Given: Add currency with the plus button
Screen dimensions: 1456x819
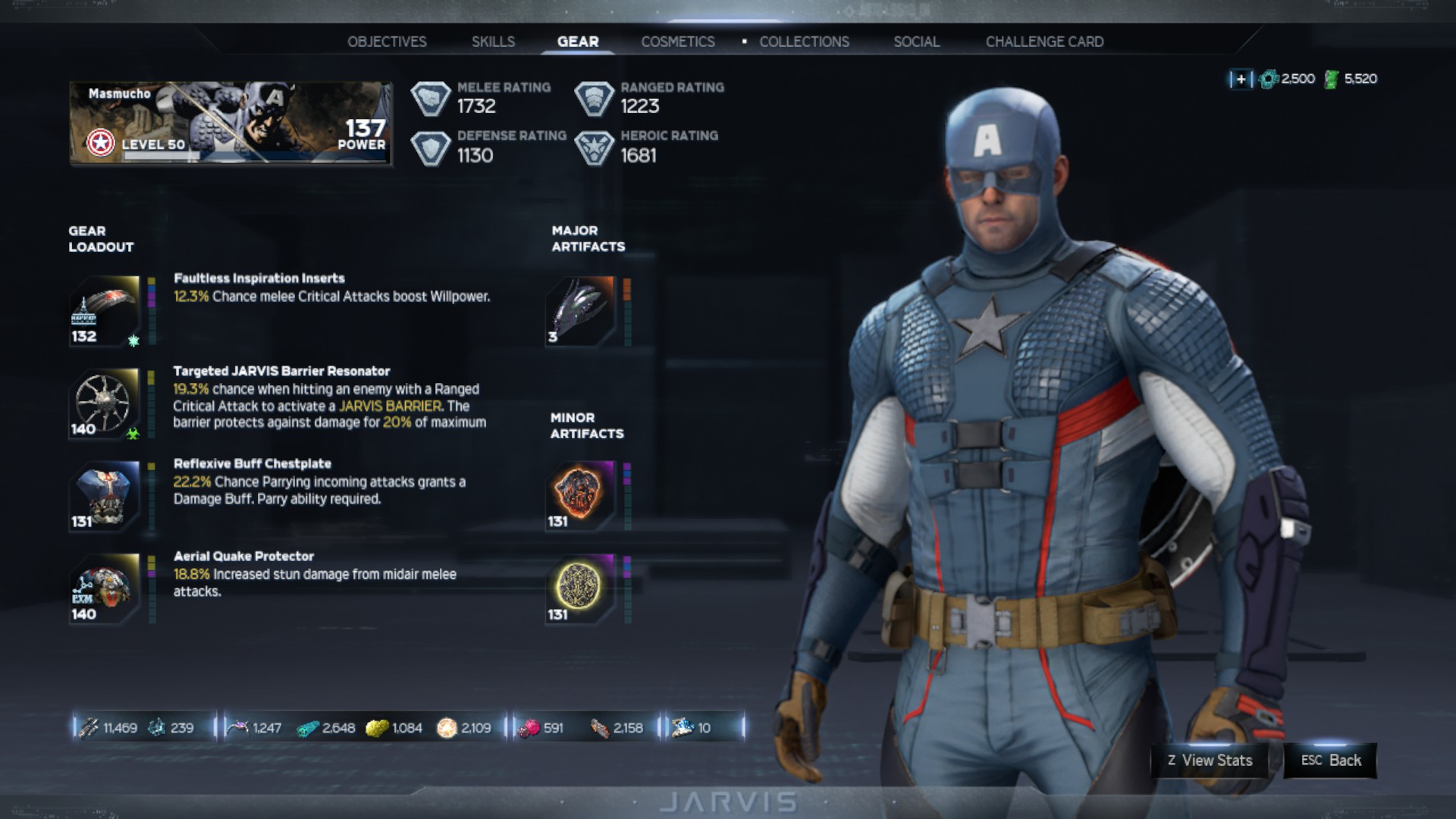Looking at the screenshot, I should (x=1241, y=79).
